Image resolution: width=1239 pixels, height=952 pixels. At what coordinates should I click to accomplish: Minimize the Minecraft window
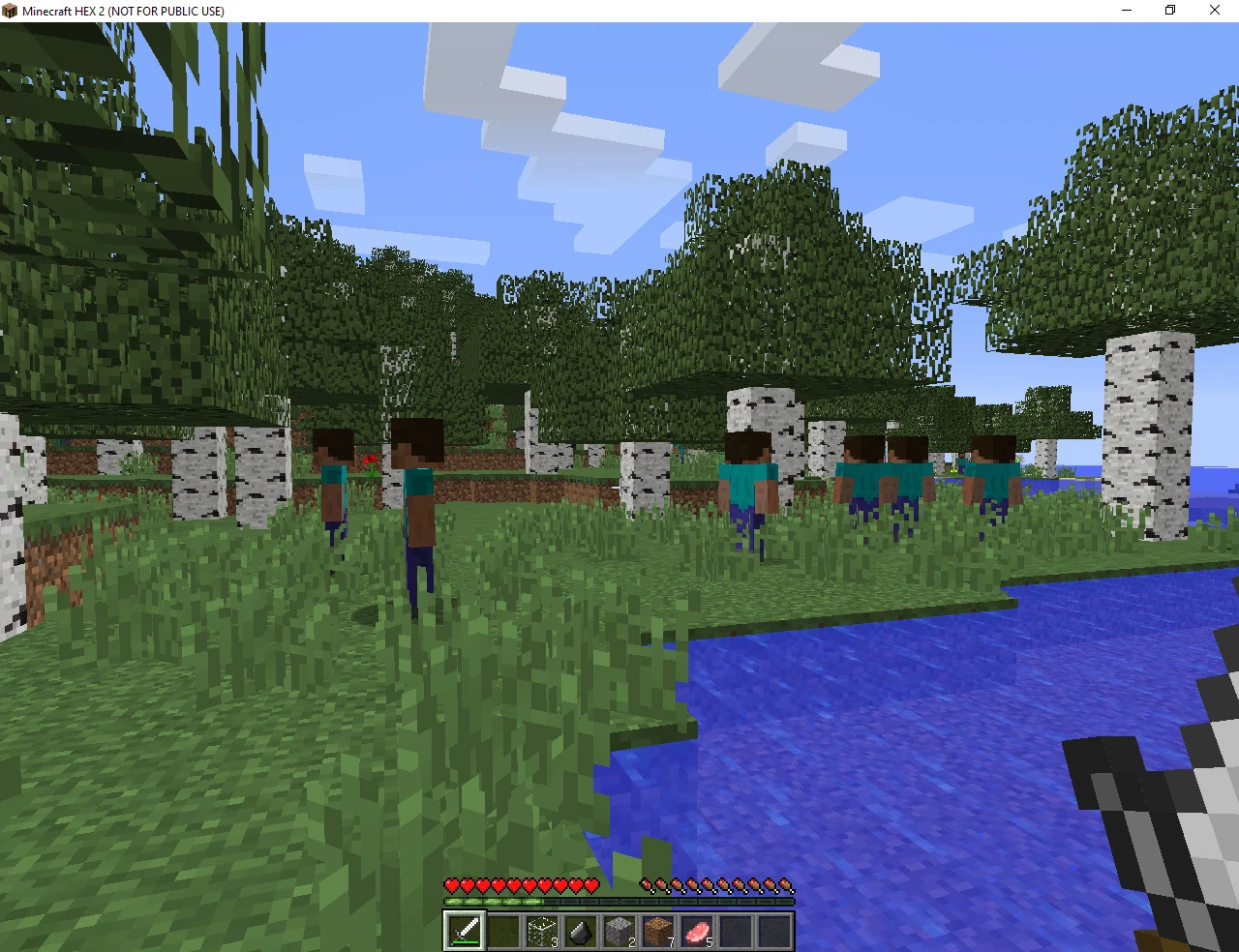point(1126,11)
